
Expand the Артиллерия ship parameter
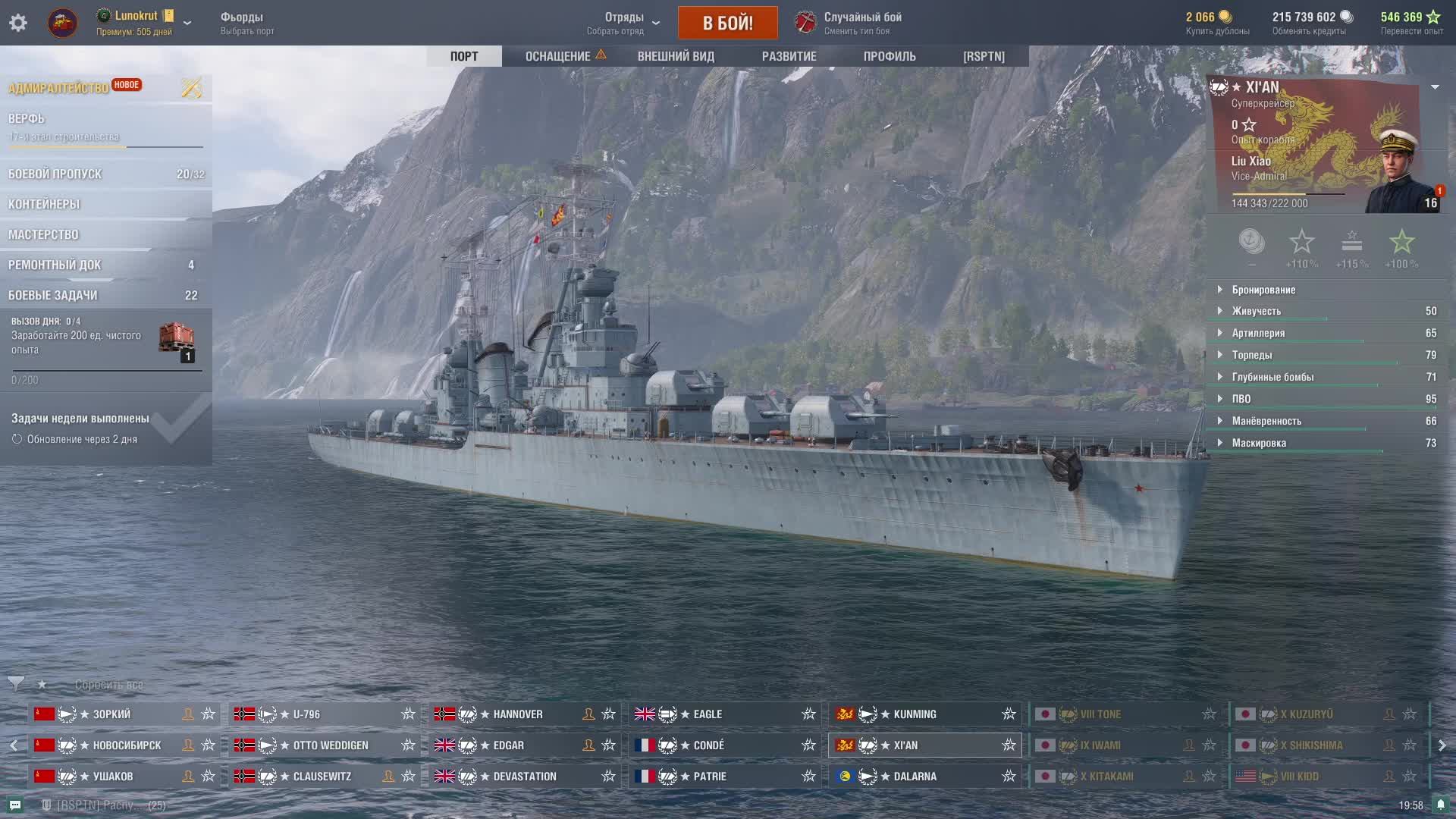pos(1258,333)
